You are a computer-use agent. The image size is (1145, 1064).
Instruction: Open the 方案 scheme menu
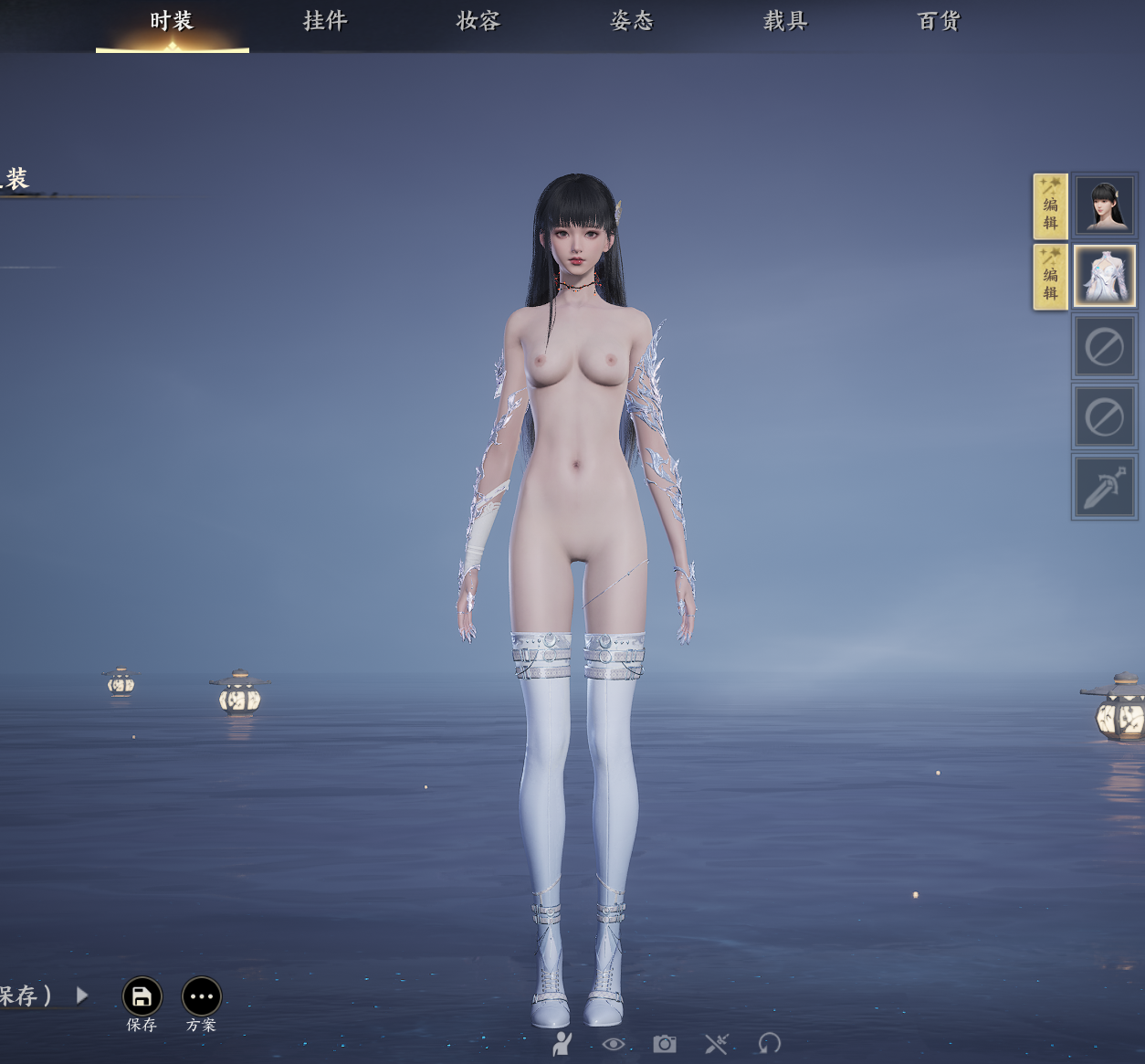202,997
